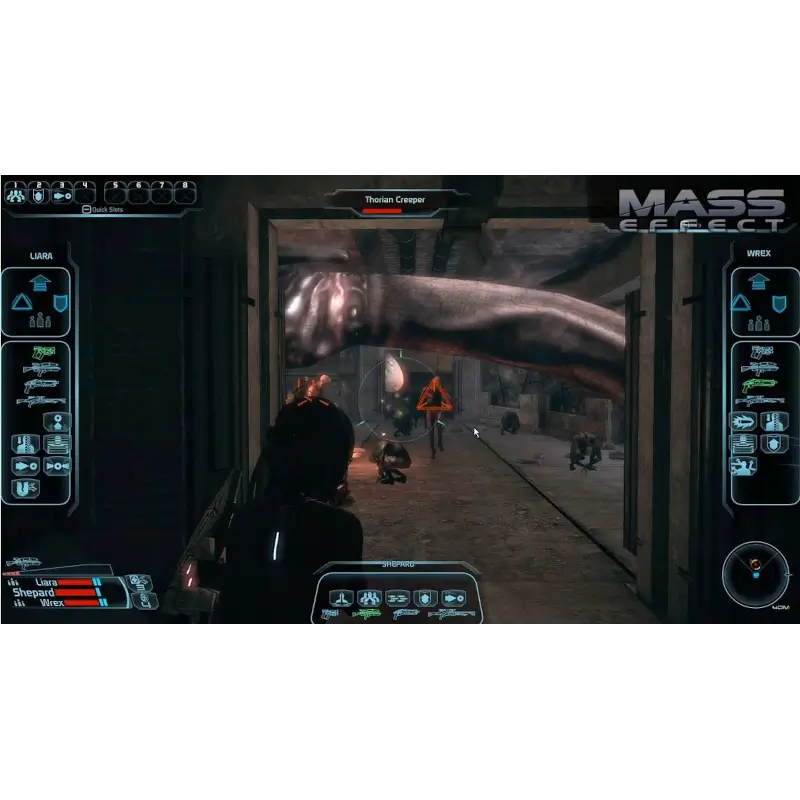Tell Wrex to take cover with the shield icon
Image resolution: width=800 pixels, height=800 pixels.
(x=778, y=302)
